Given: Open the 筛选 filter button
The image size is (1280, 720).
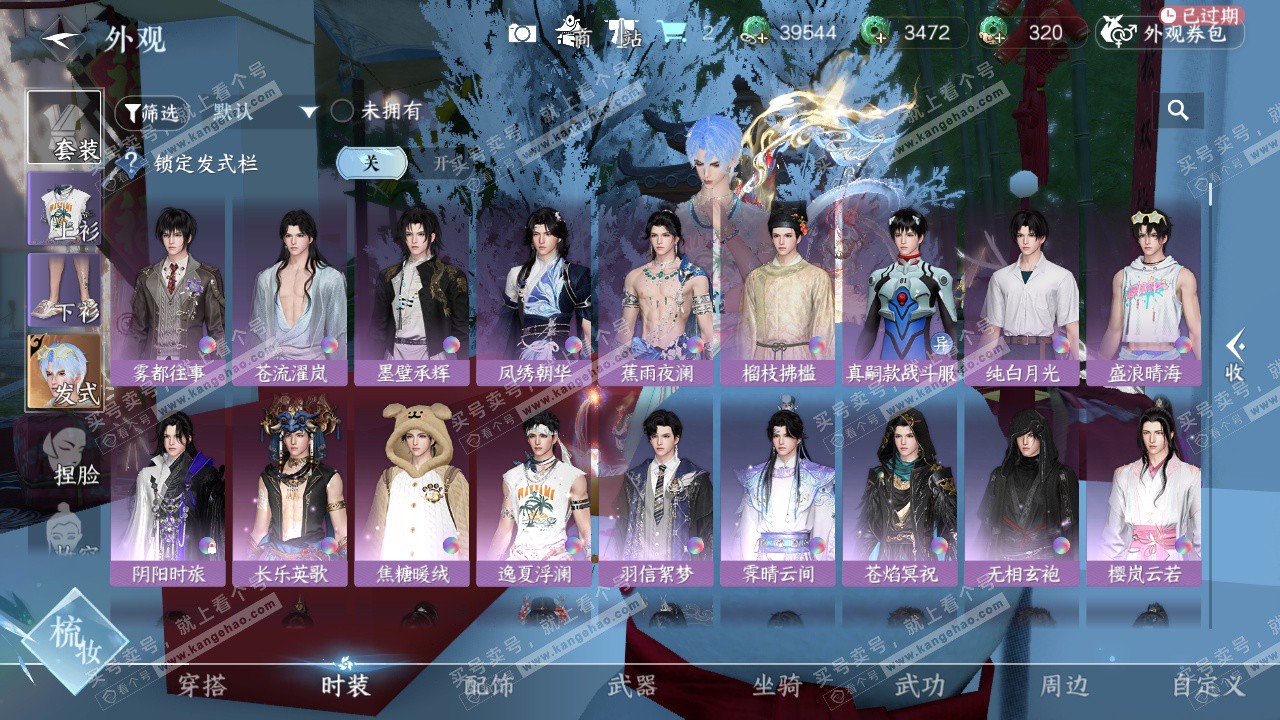Looking at the screenshot, I should click(x=151, y=112).
